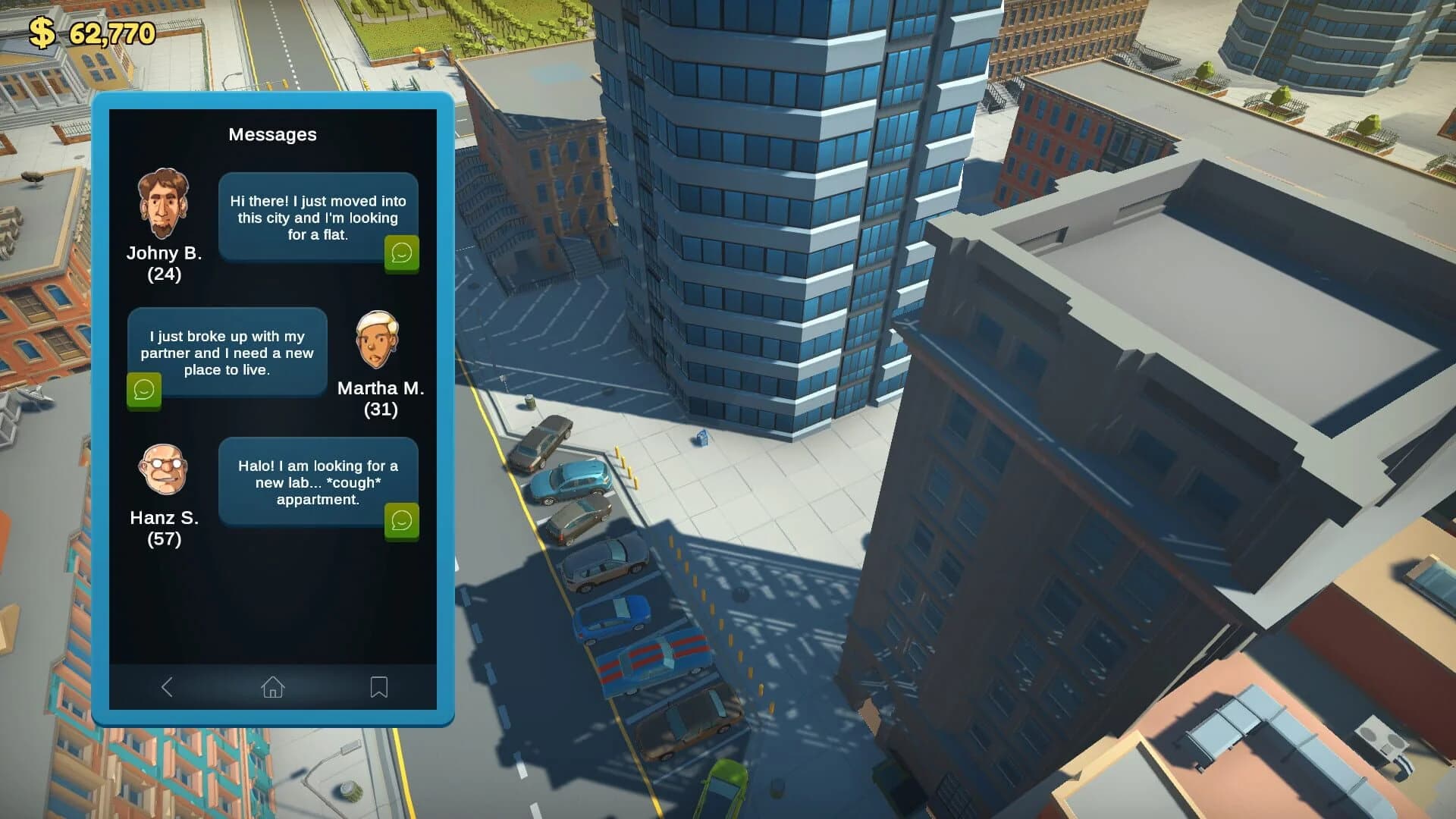Tap the green reply icon on Hanz S.'s message

click(402, 521)
